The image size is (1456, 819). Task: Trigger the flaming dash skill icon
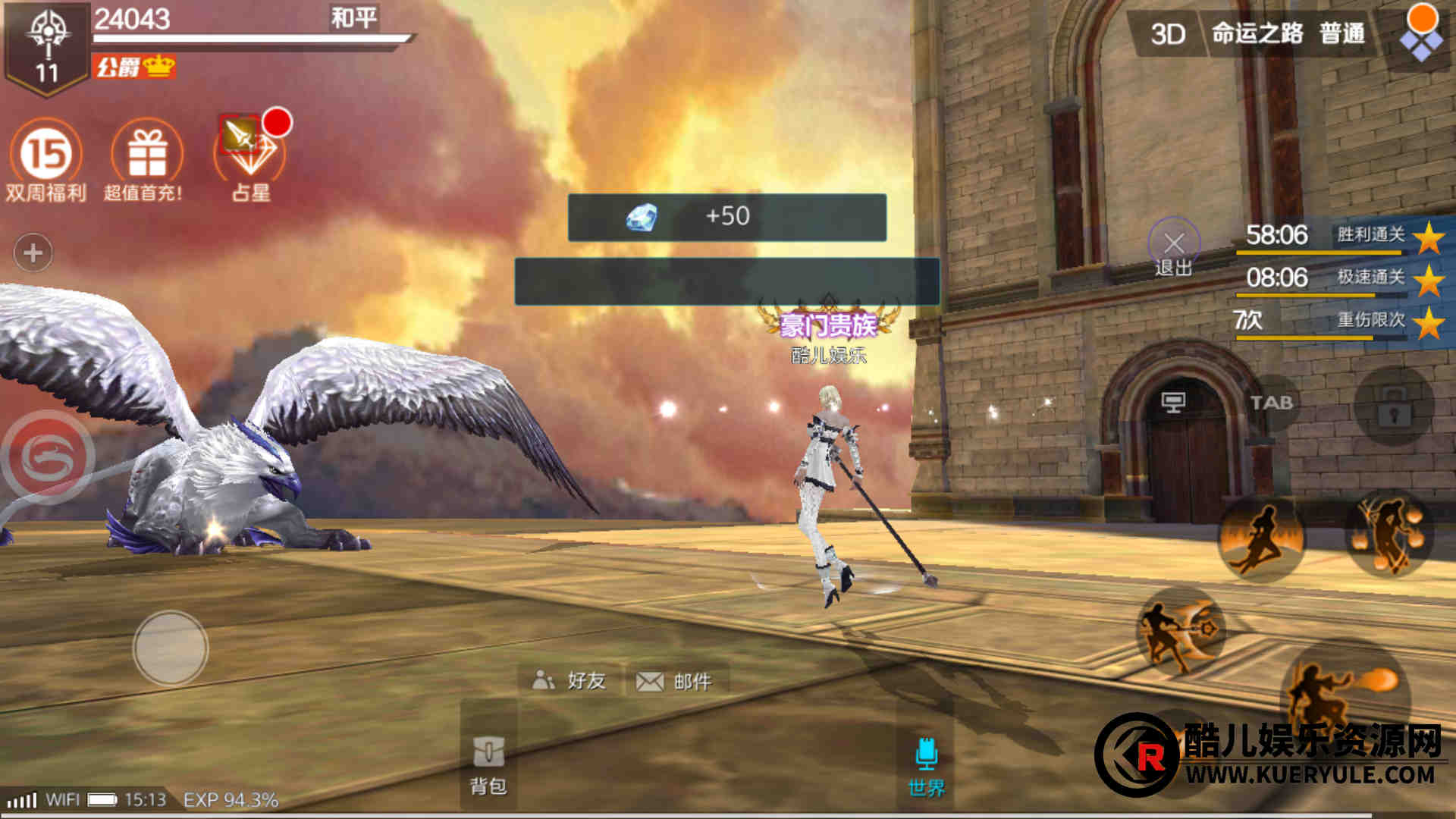1262,538
